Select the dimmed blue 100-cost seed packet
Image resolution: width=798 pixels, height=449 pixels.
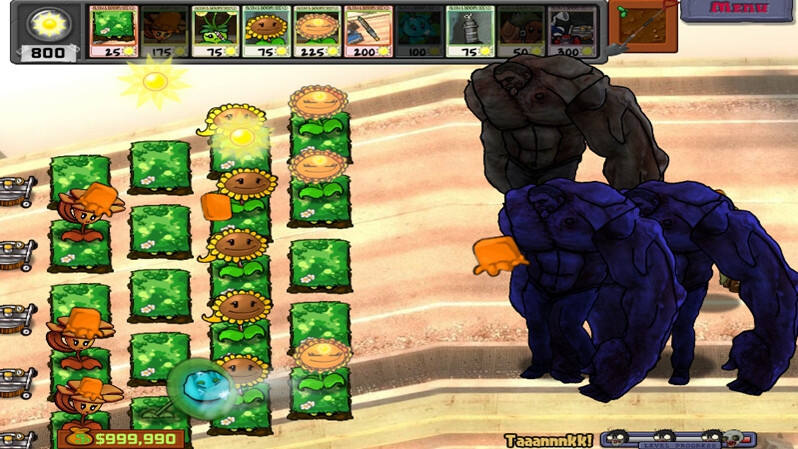click(x=419, y=31)
